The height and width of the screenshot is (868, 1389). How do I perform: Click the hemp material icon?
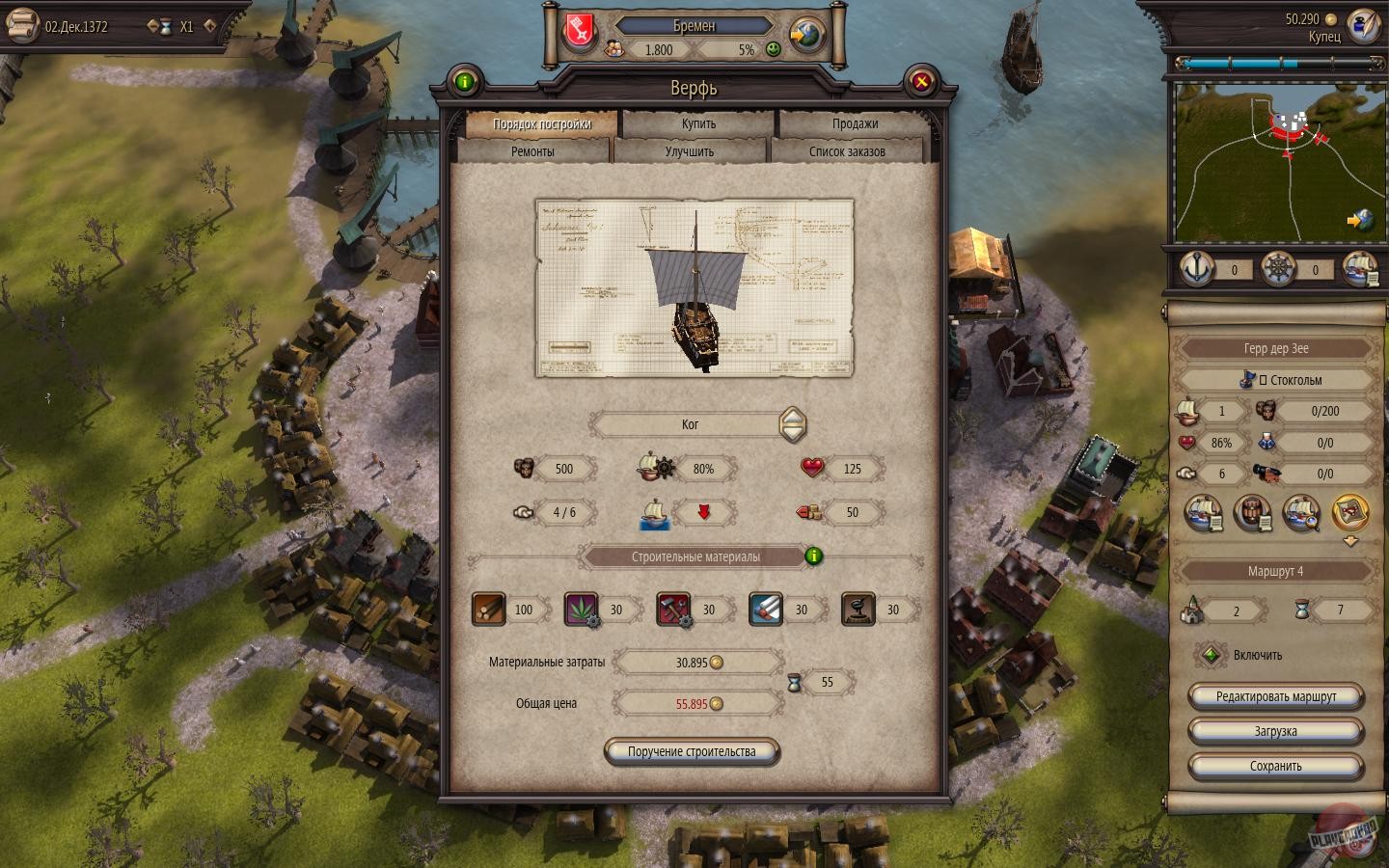pyautogui.click(x=581, y=610)
